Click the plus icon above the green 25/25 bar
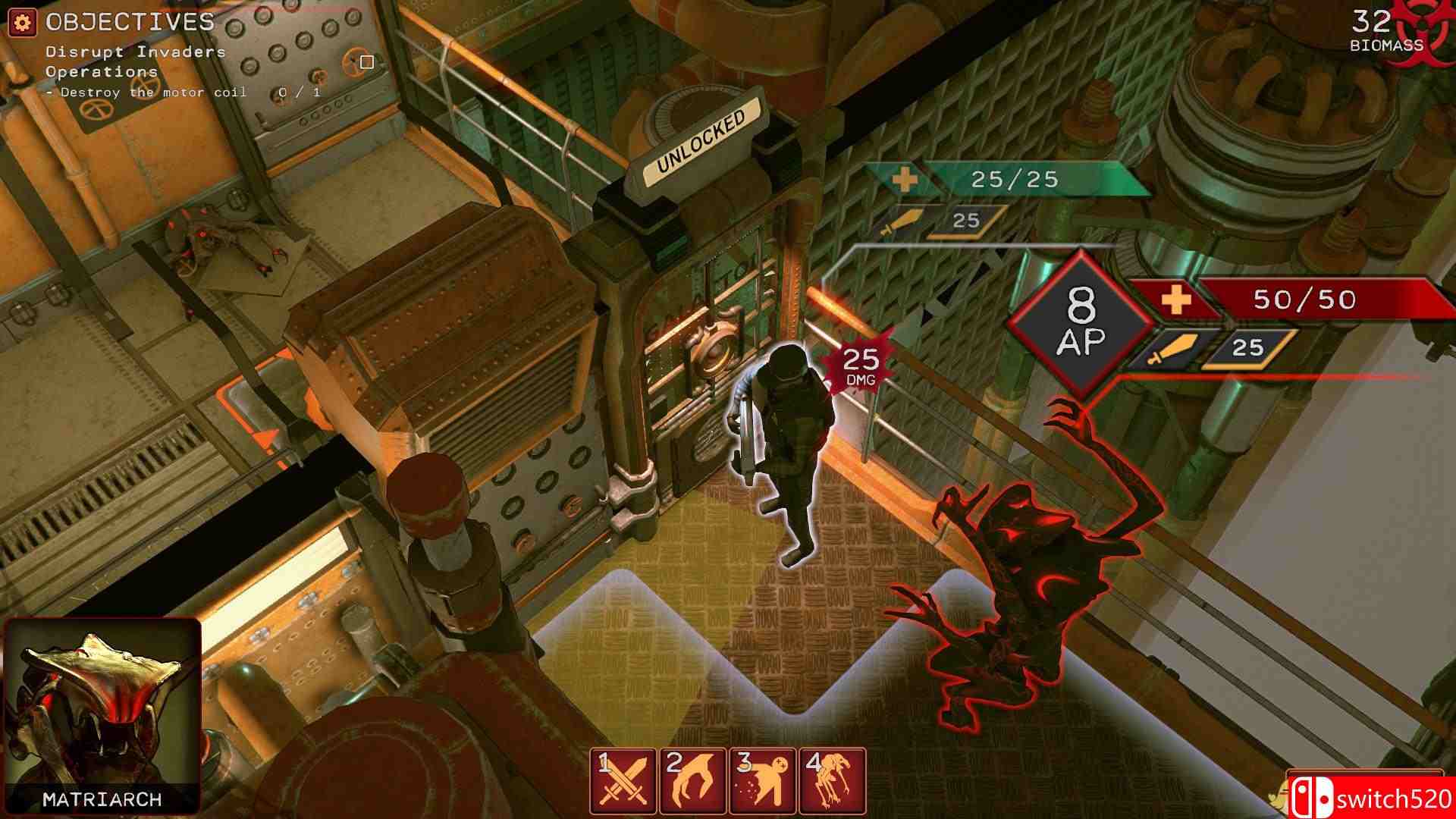Viewport: 1456px width, 819px height. pyautogui.click(x=903, y=180)
